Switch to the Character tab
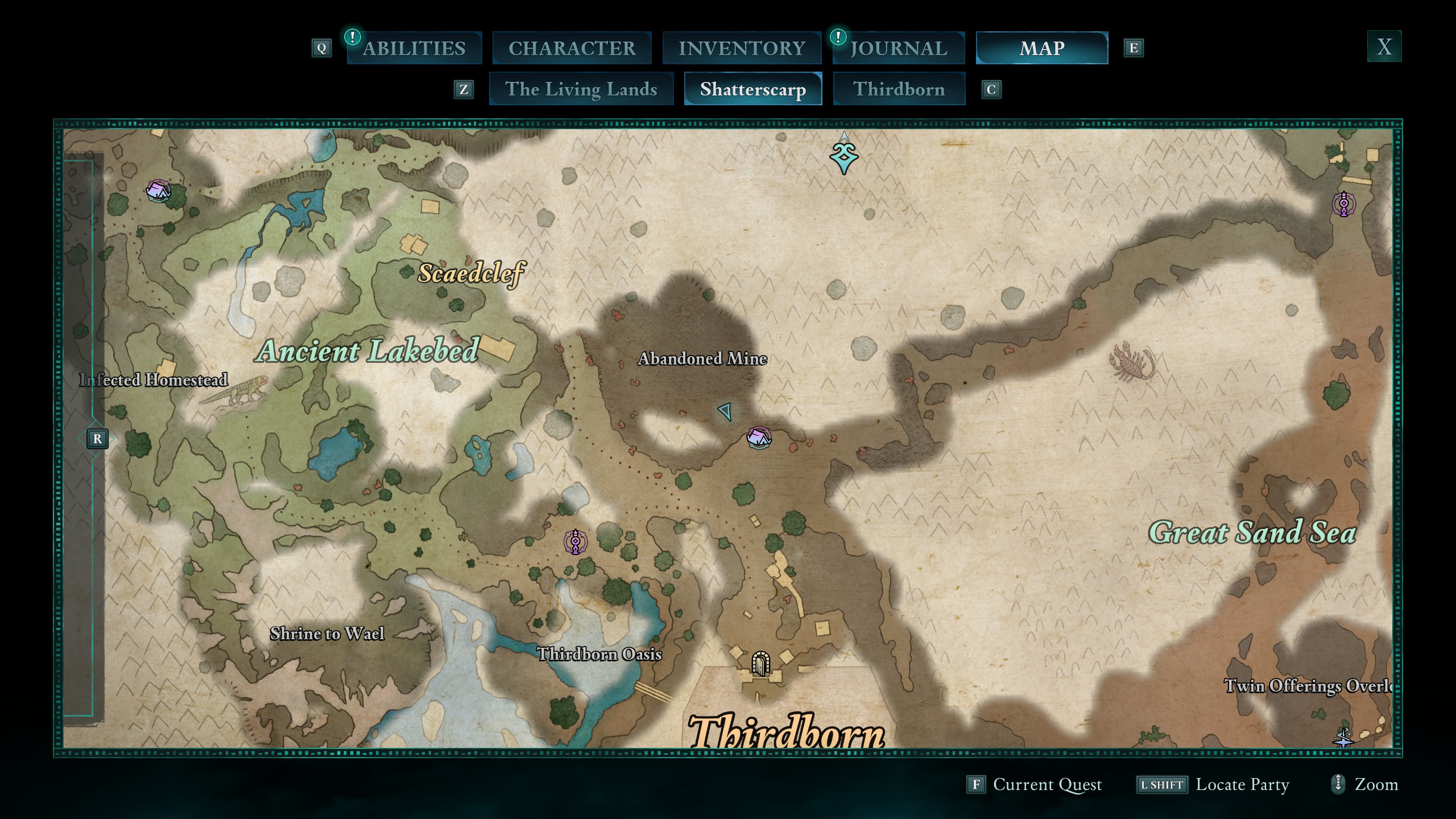The width and height of the screenshot is (1456, 819). click(572, 48)
